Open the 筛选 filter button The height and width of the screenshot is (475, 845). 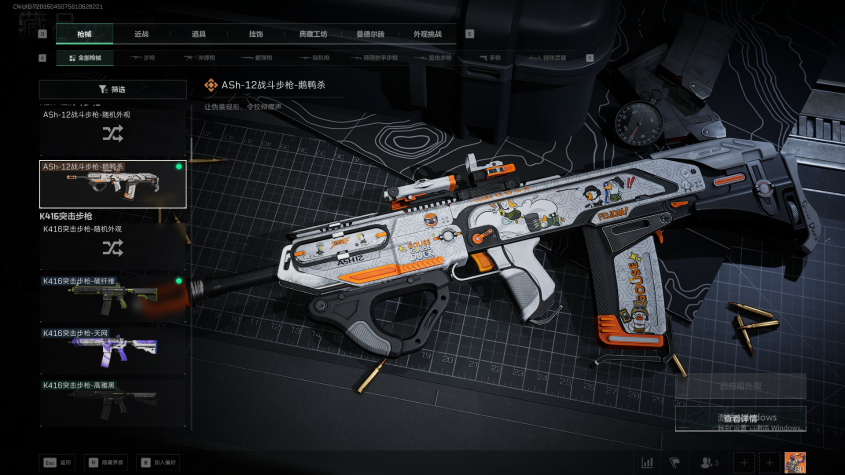coord(112,90)
